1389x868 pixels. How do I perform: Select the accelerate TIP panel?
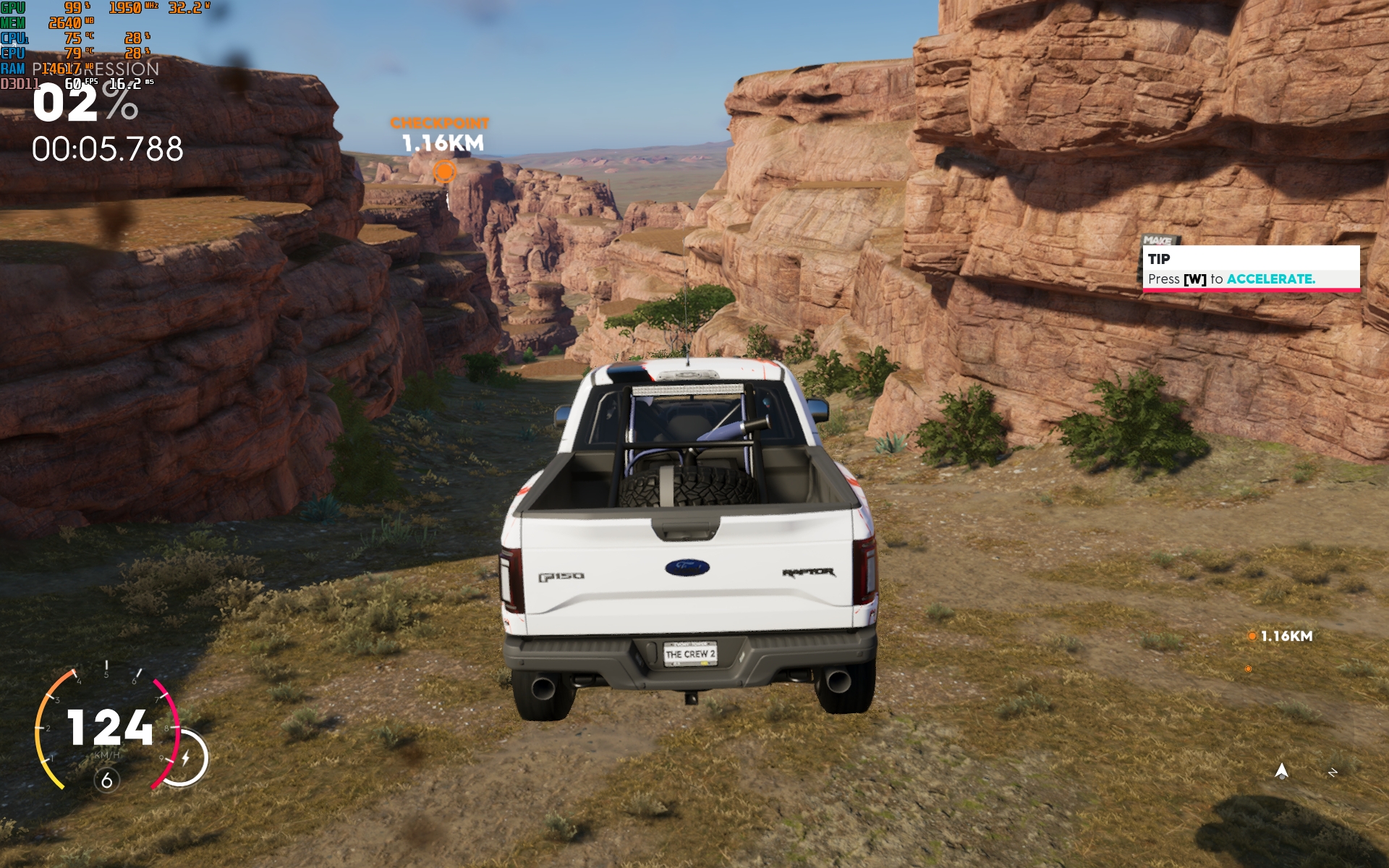[1251, 269]
